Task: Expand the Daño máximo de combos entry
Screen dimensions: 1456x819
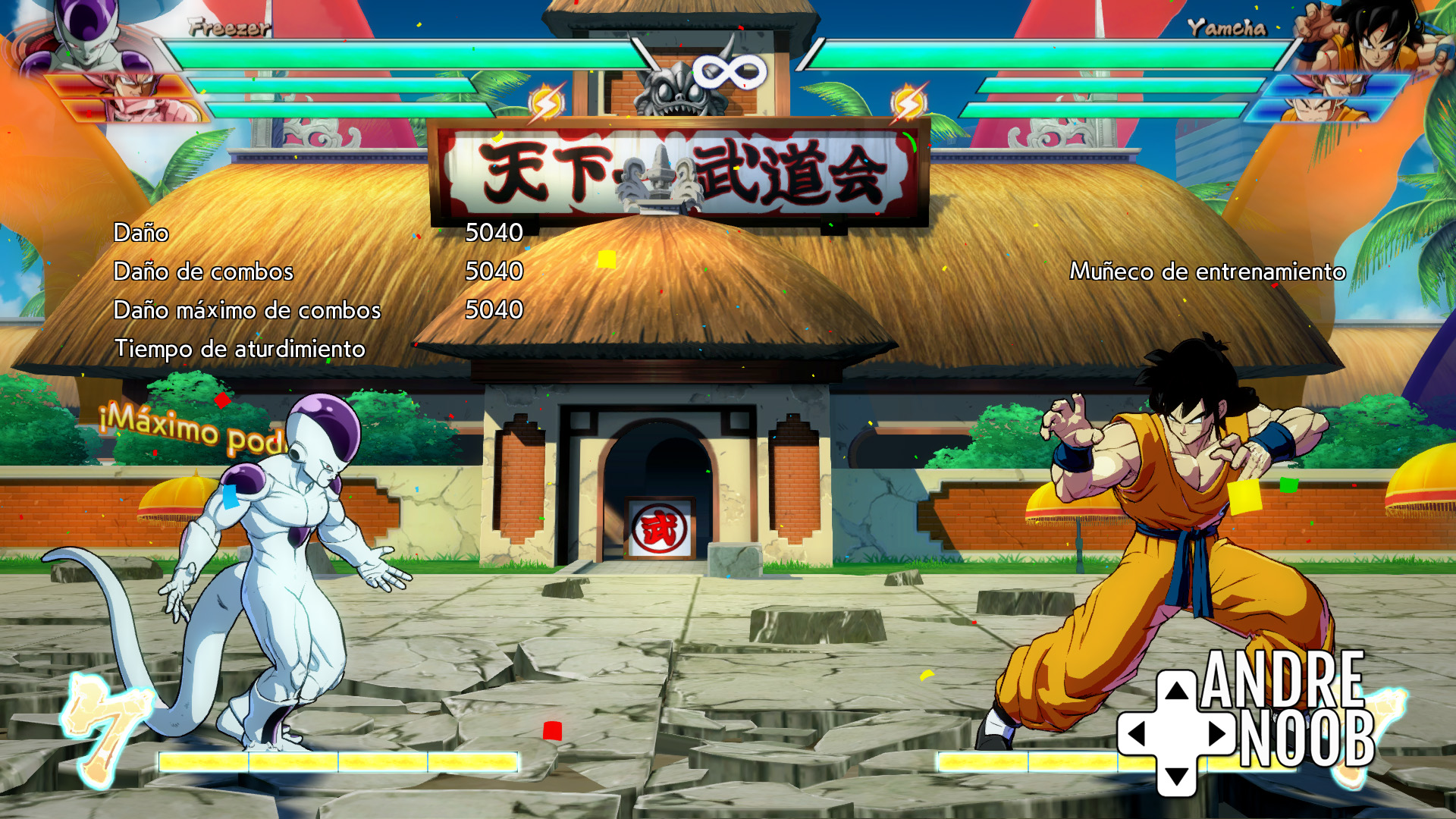Action: tap(249, 309)
